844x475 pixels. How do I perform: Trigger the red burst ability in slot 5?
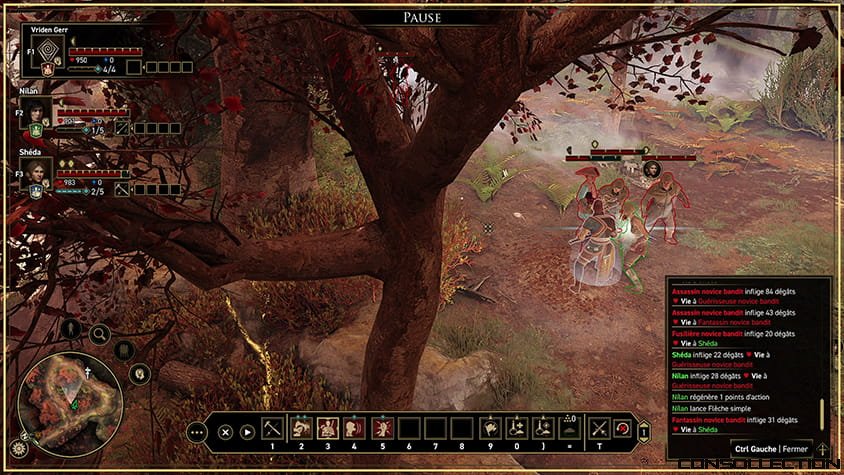coord(381,428)
